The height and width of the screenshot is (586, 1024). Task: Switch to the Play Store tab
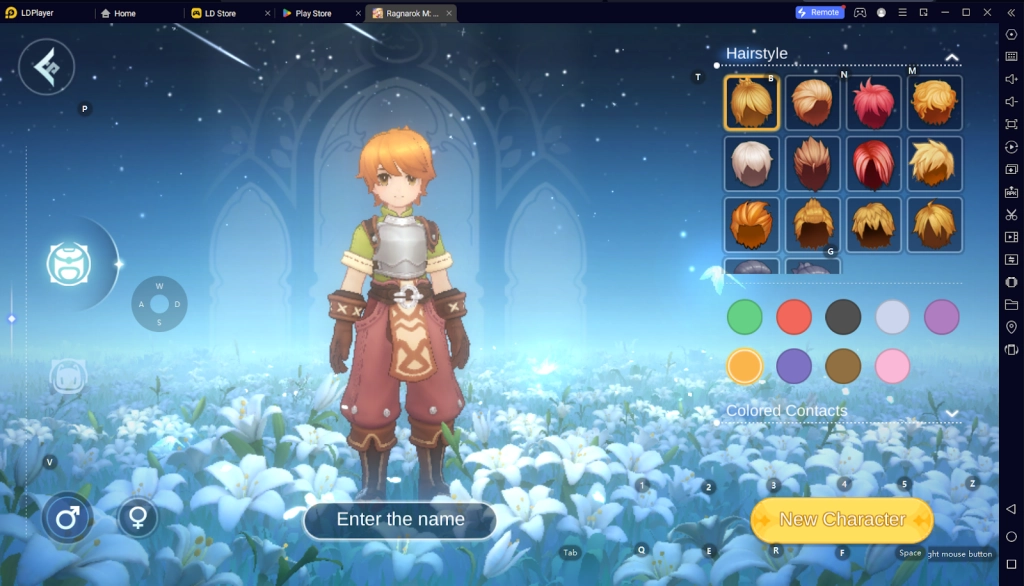coord(313,13)
